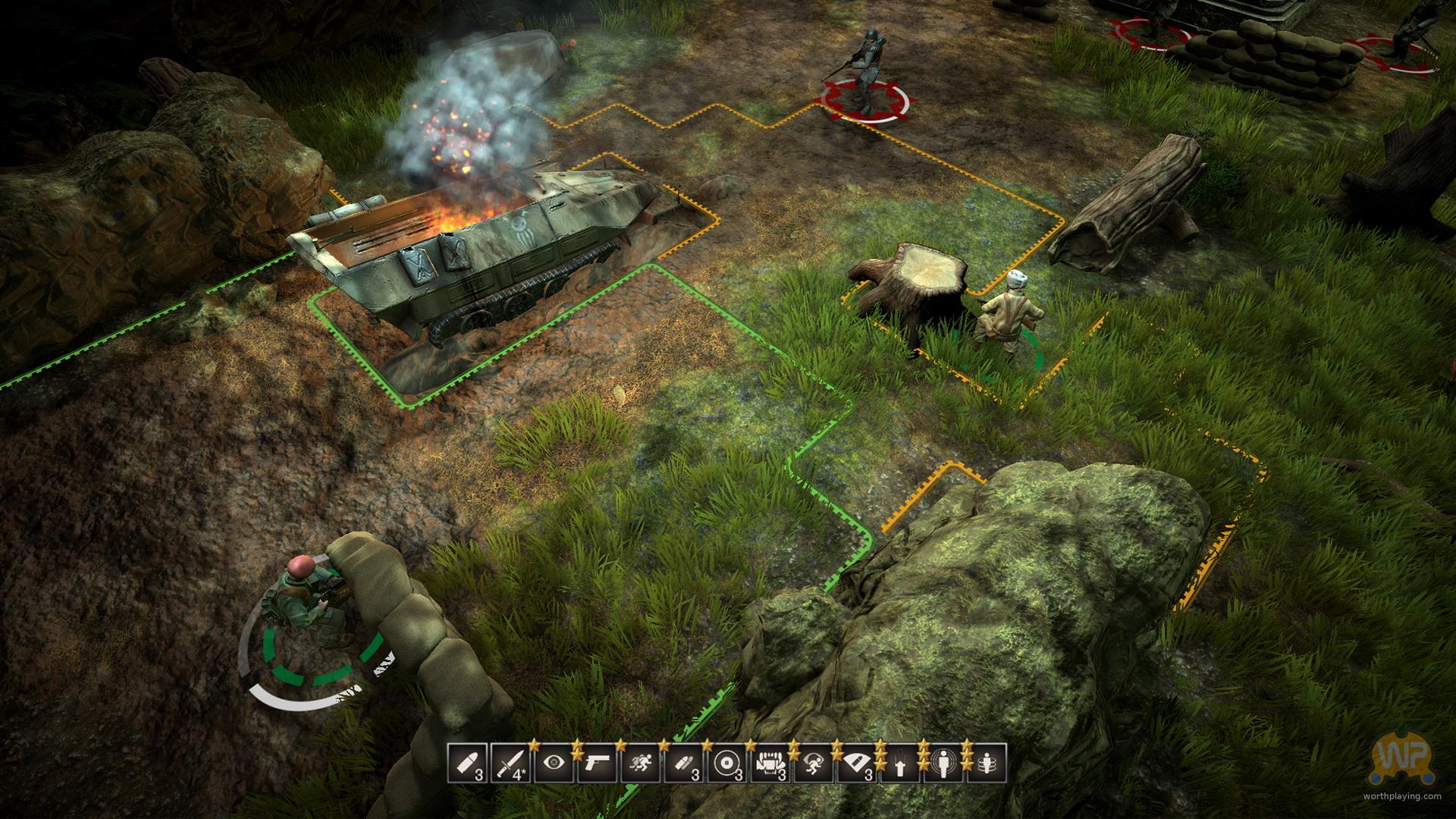Select the double bullet shot ability
Viewport: 1456px width, 819px height.
(684, 764)
